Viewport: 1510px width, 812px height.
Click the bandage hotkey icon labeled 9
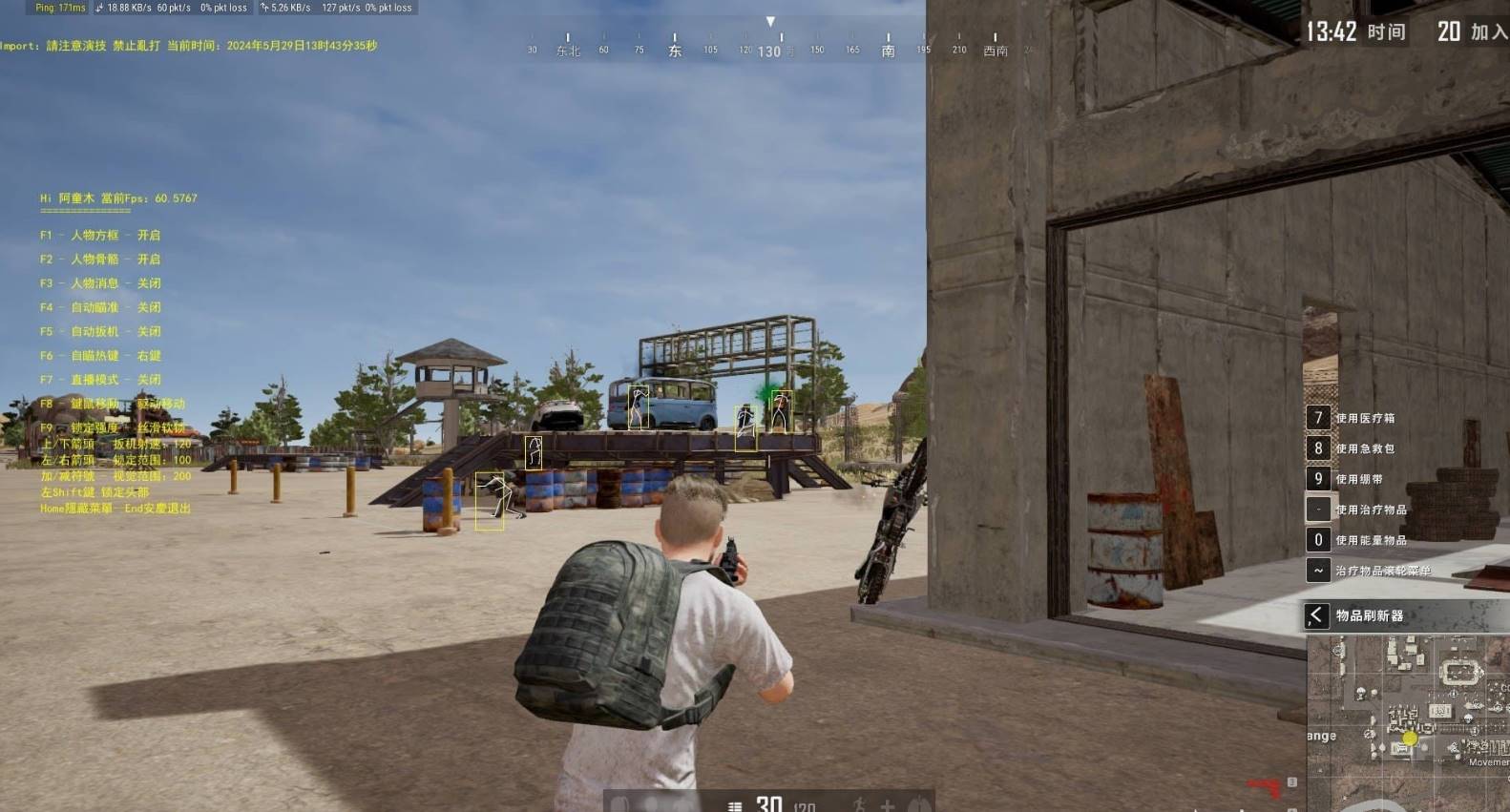click(1318, 478)
